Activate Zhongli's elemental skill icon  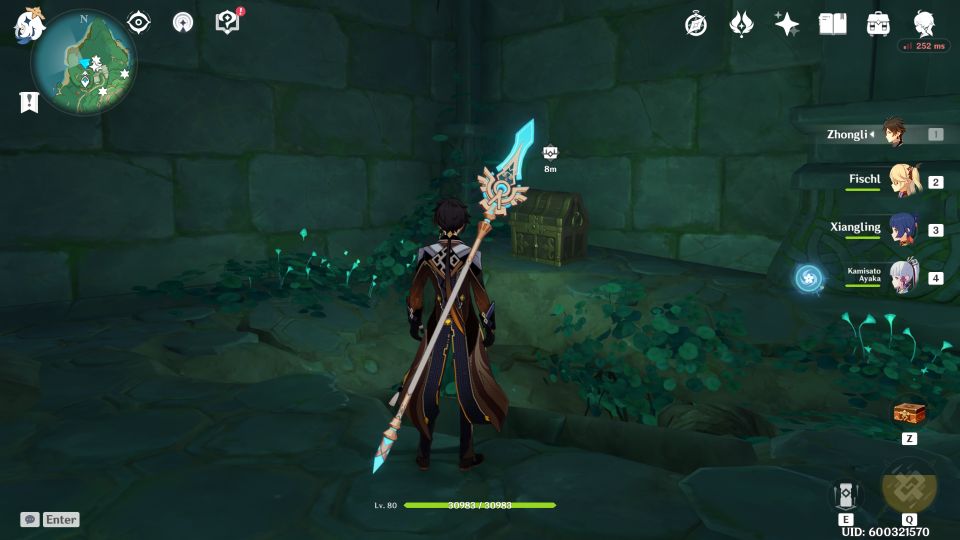click(846, 496)
